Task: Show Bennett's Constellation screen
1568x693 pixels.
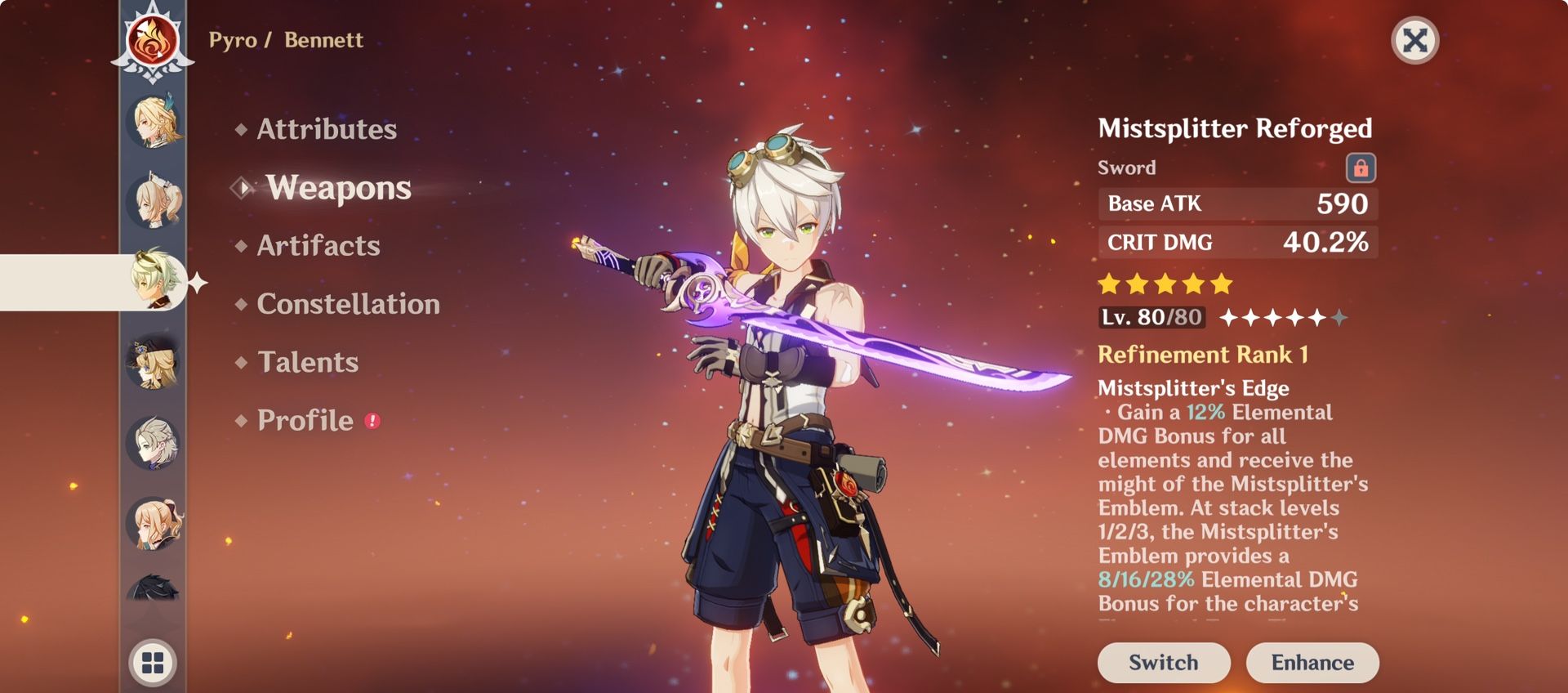Action: pos(348,304)
